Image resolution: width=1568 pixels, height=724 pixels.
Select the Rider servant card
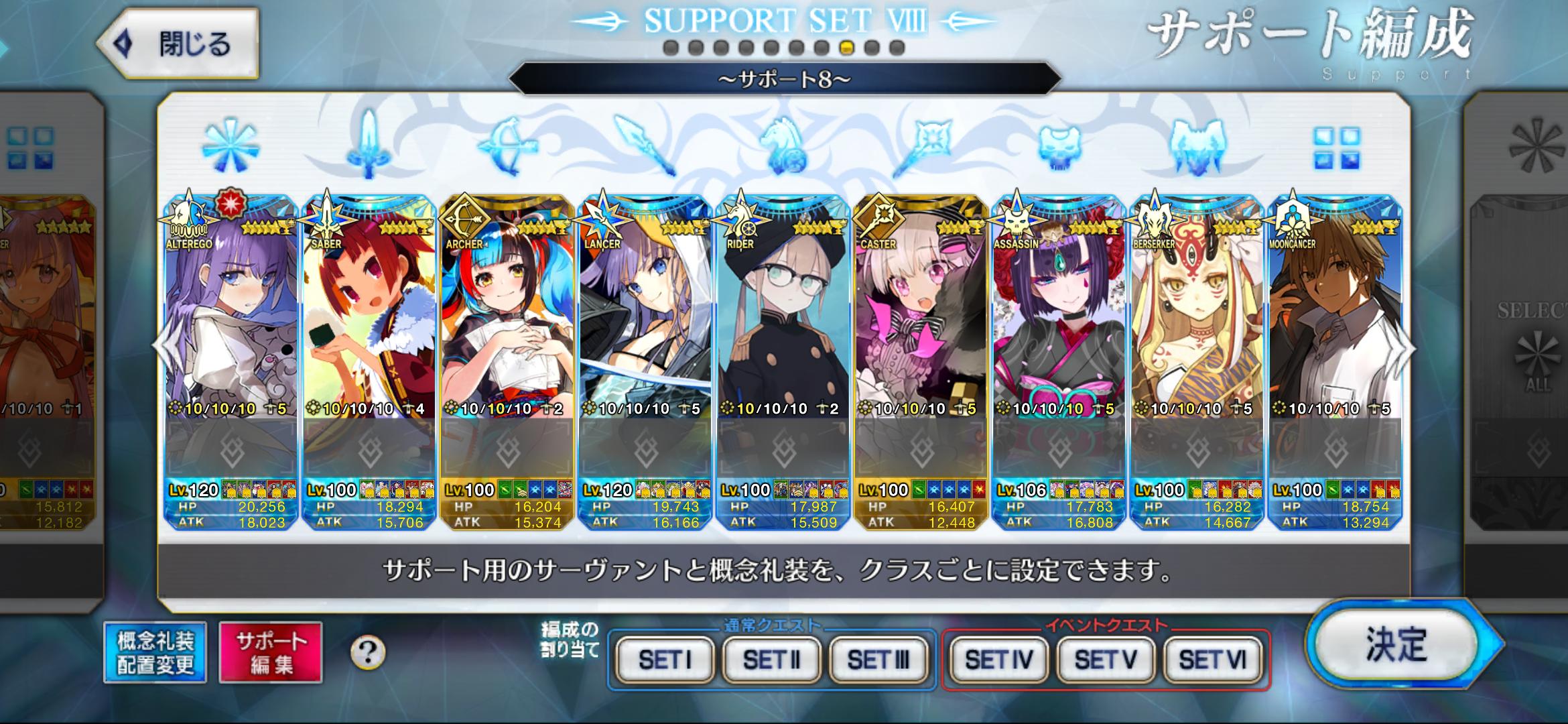pos(783,322)
